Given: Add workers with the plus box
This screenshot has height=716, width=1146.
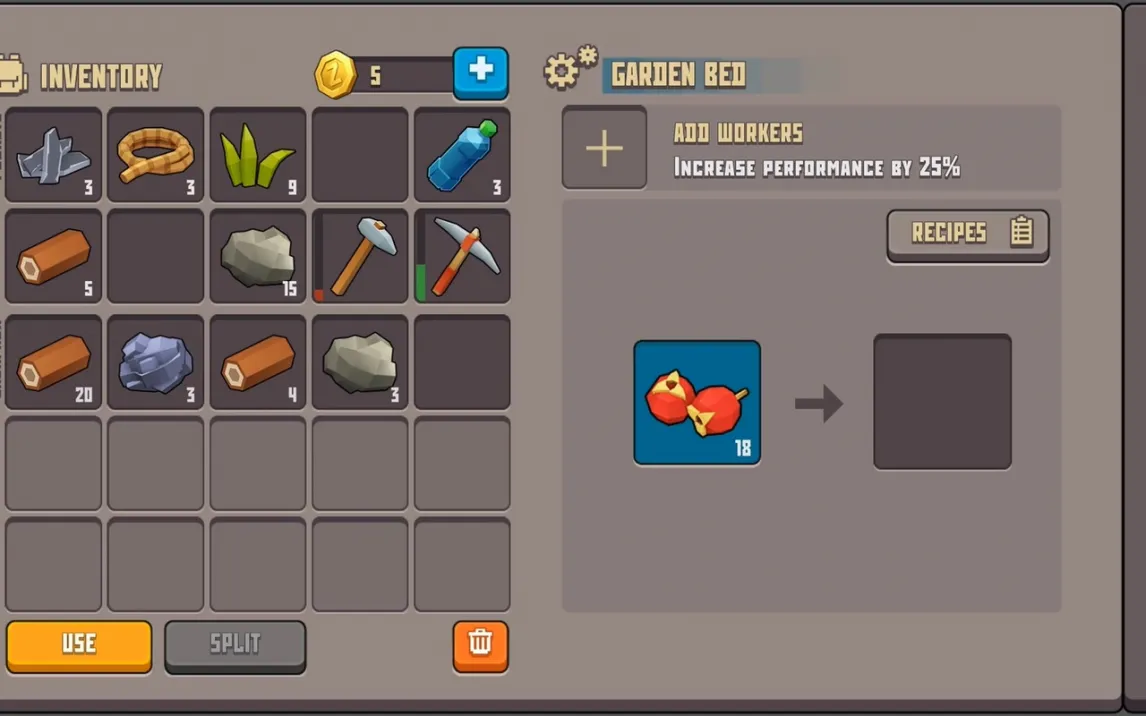Looking at the screenshot, I should 604,148.
